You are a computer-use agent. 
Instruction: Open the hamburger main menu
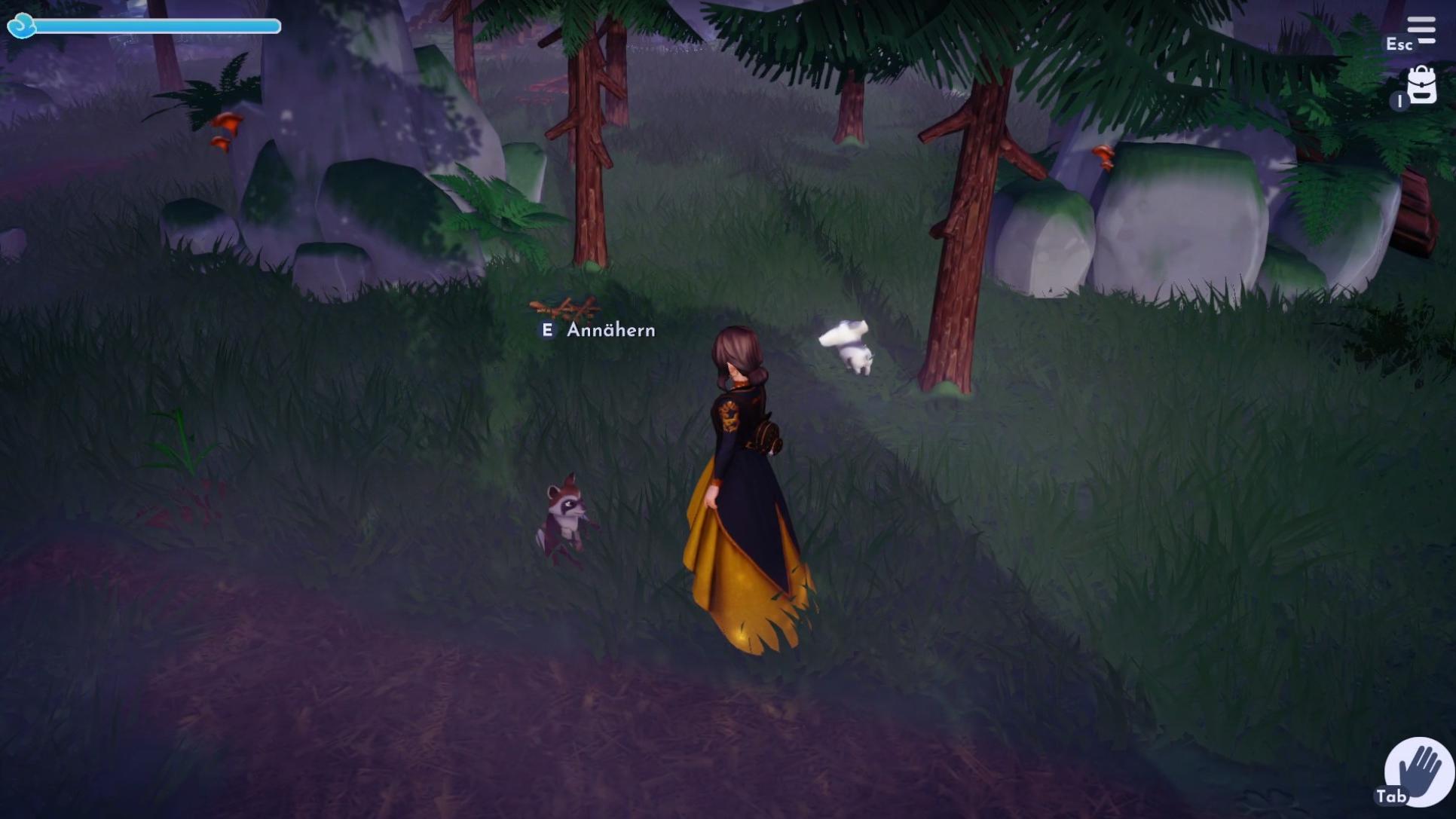click(1421, 30)
